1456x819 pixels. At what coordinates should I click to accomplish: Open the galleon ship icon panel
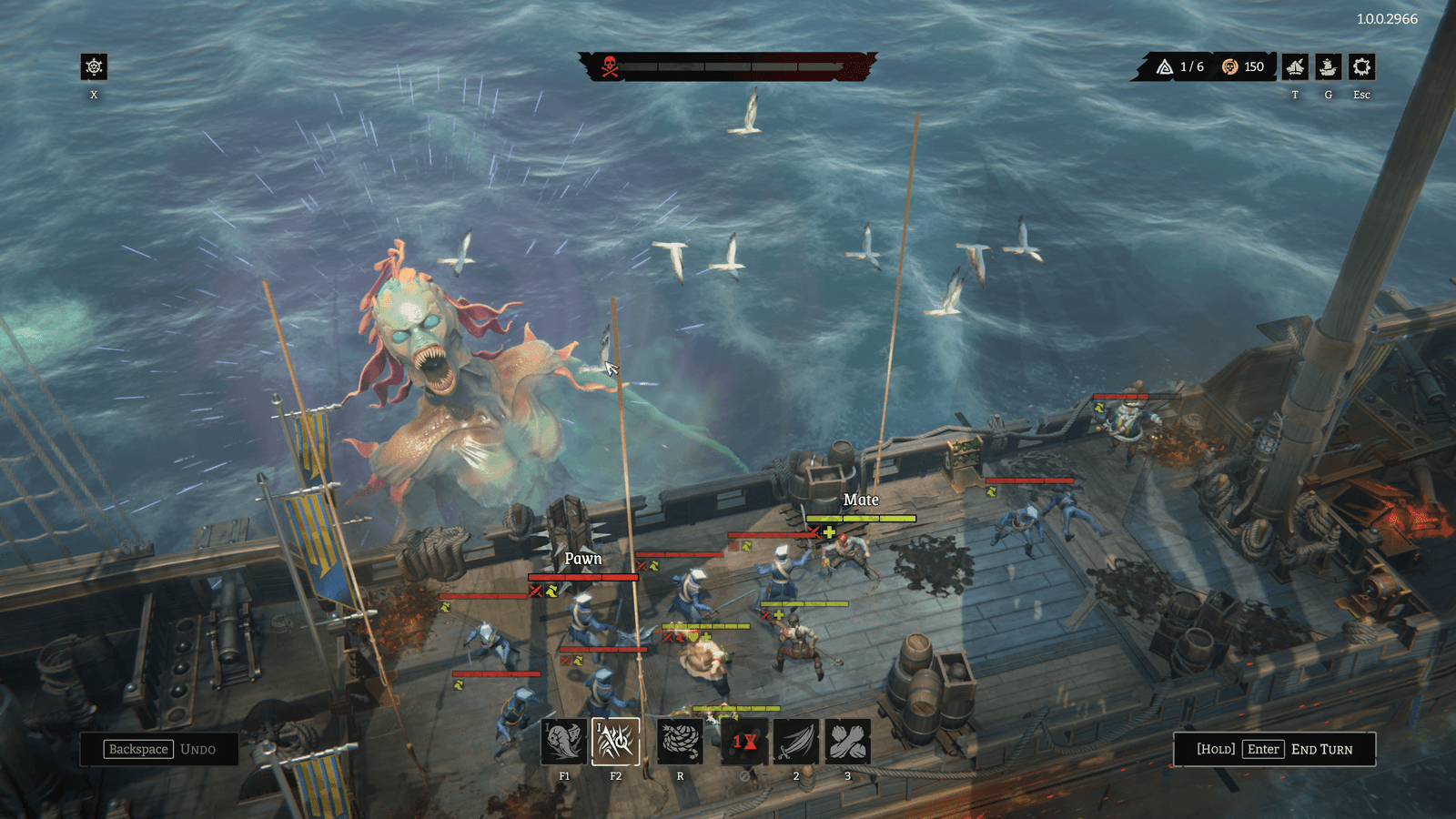click(x=1329, y=66)
